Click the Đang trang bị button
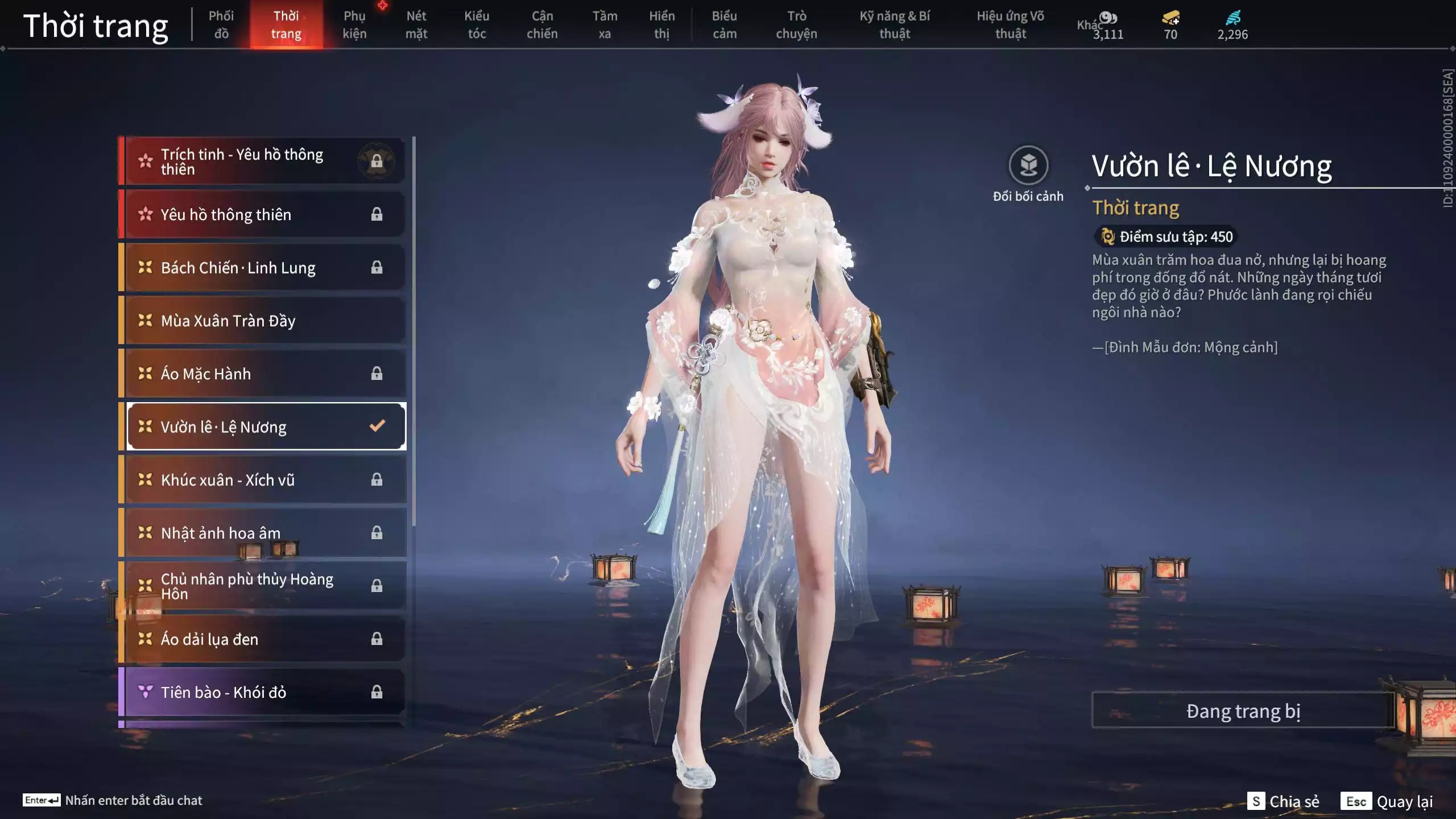Image resolution: width=1456 pixels, height=819 pixels. click(1243, 711)
